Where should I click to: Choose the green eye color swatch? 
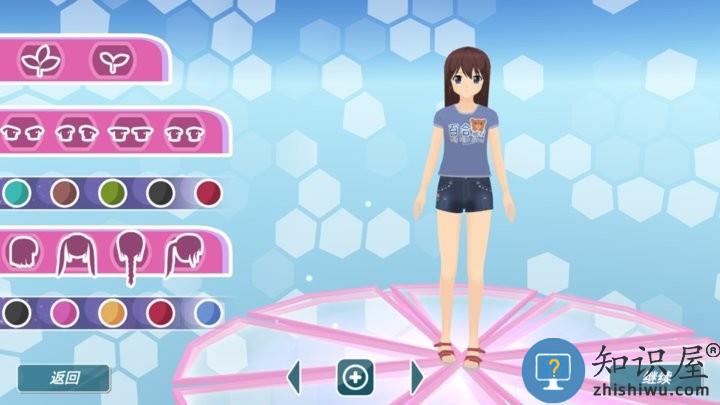[x=112, y=192]
